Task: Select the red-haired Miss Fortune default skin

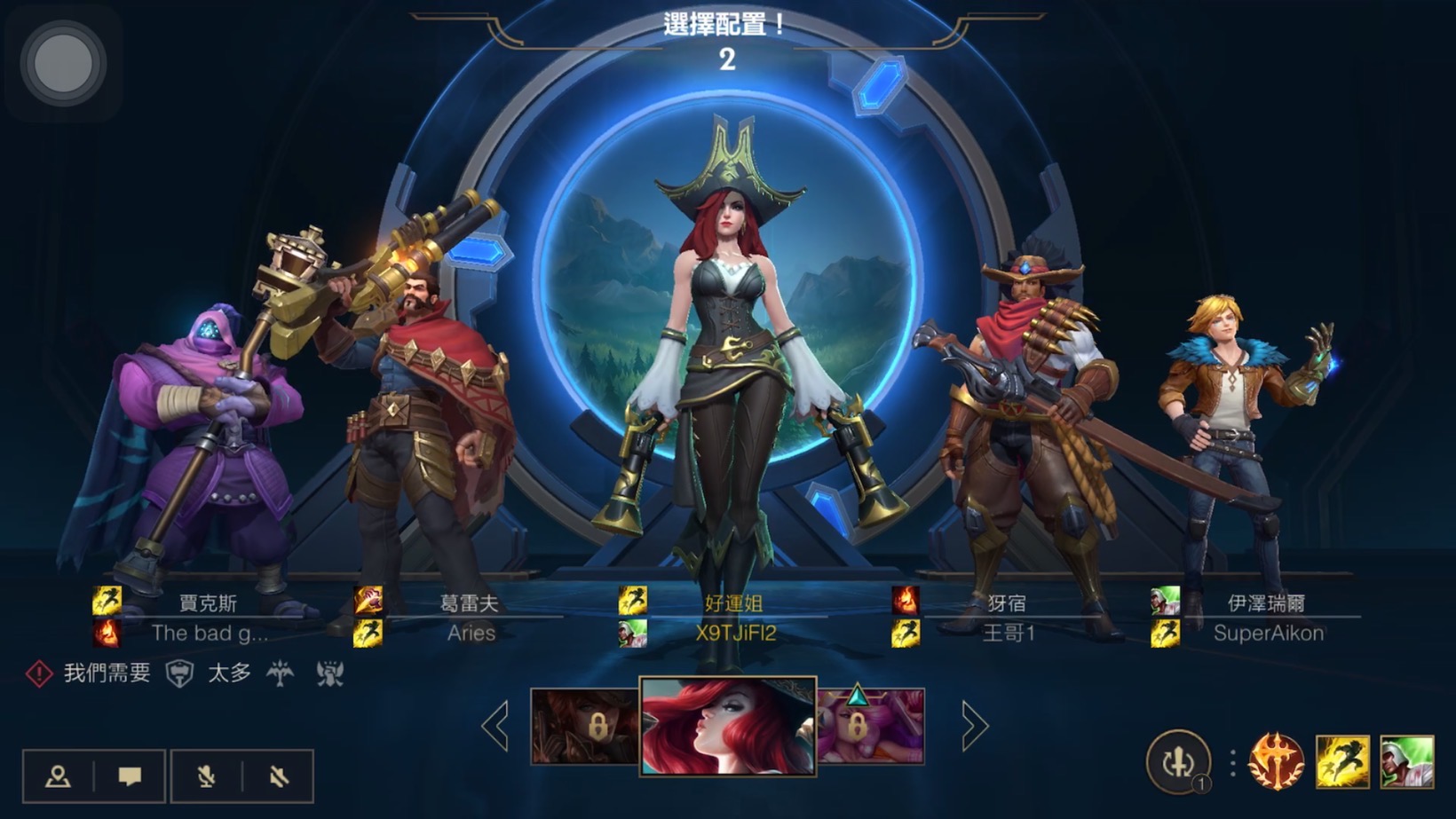Action: coord(727,726)
